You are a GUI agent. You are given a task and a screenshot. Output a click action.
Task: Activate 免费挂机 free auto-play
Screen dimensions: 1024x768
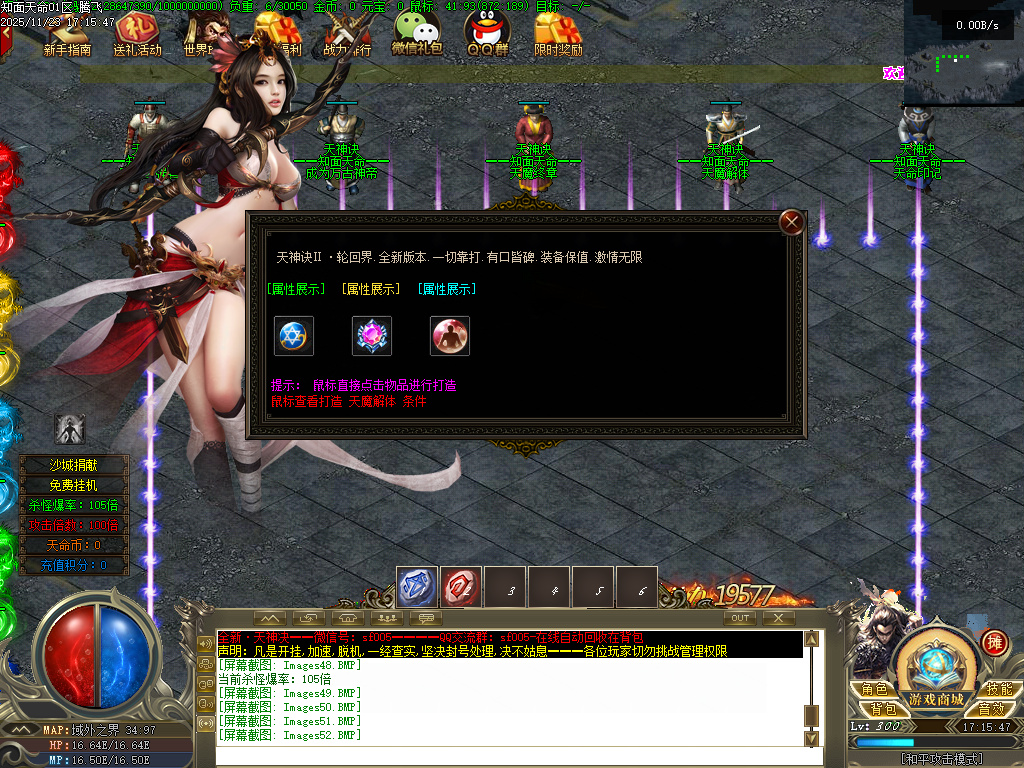(74, 485)
